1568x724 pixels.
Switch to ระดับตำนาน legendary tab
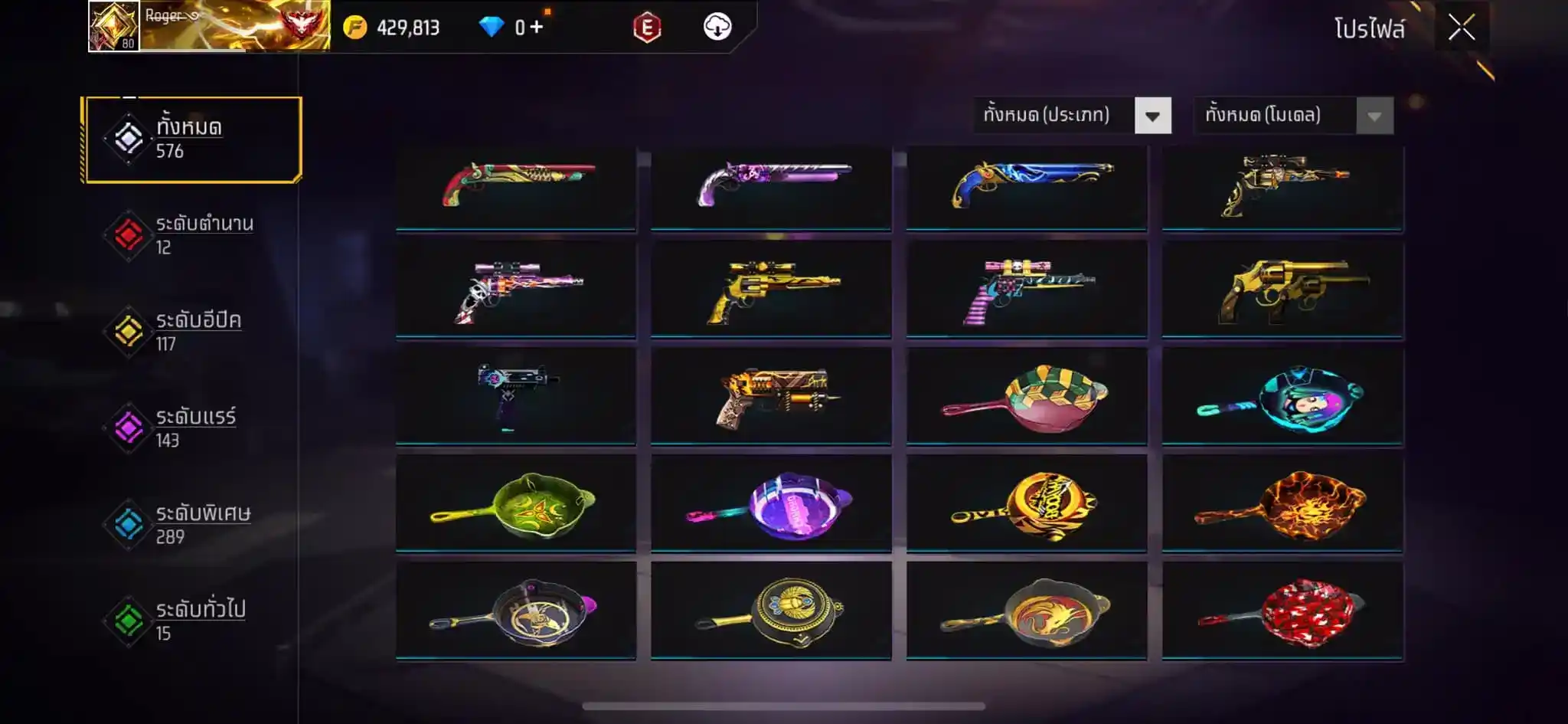pyautogui.click(x=193, y=235)
